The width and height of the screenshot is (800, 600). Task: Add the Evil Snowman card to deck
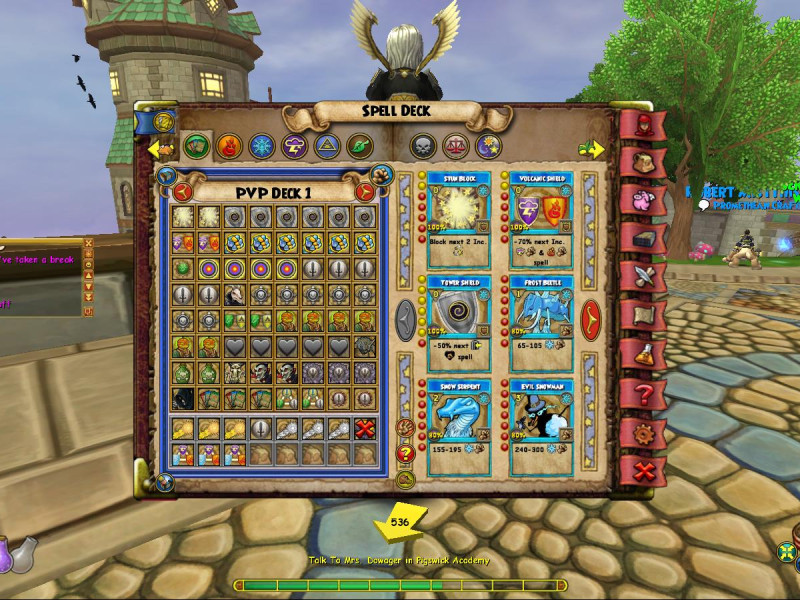(540, 420)
